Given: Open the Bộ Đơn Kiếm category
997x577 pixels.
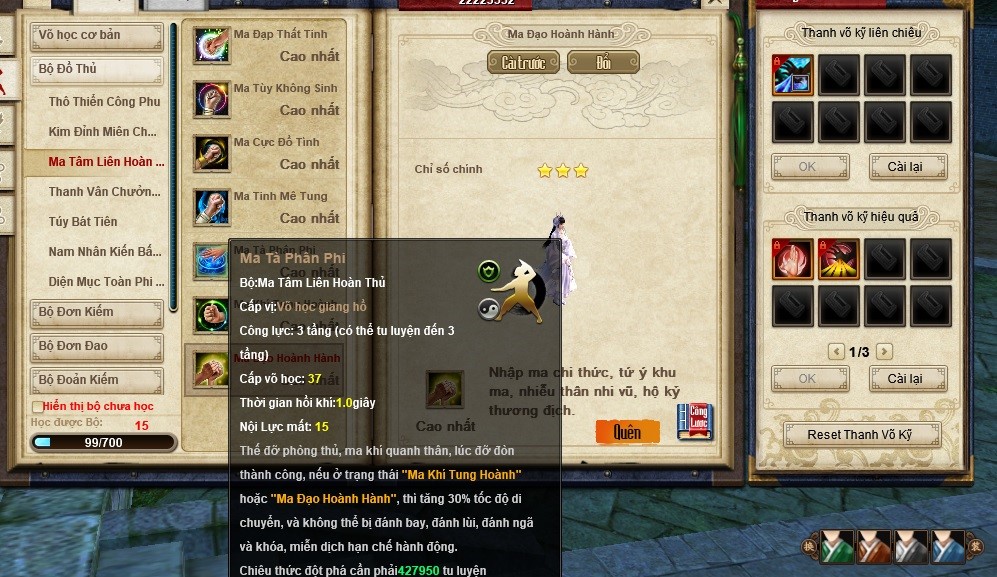Looking at the screenshot, I should click(x=98, y=313).
